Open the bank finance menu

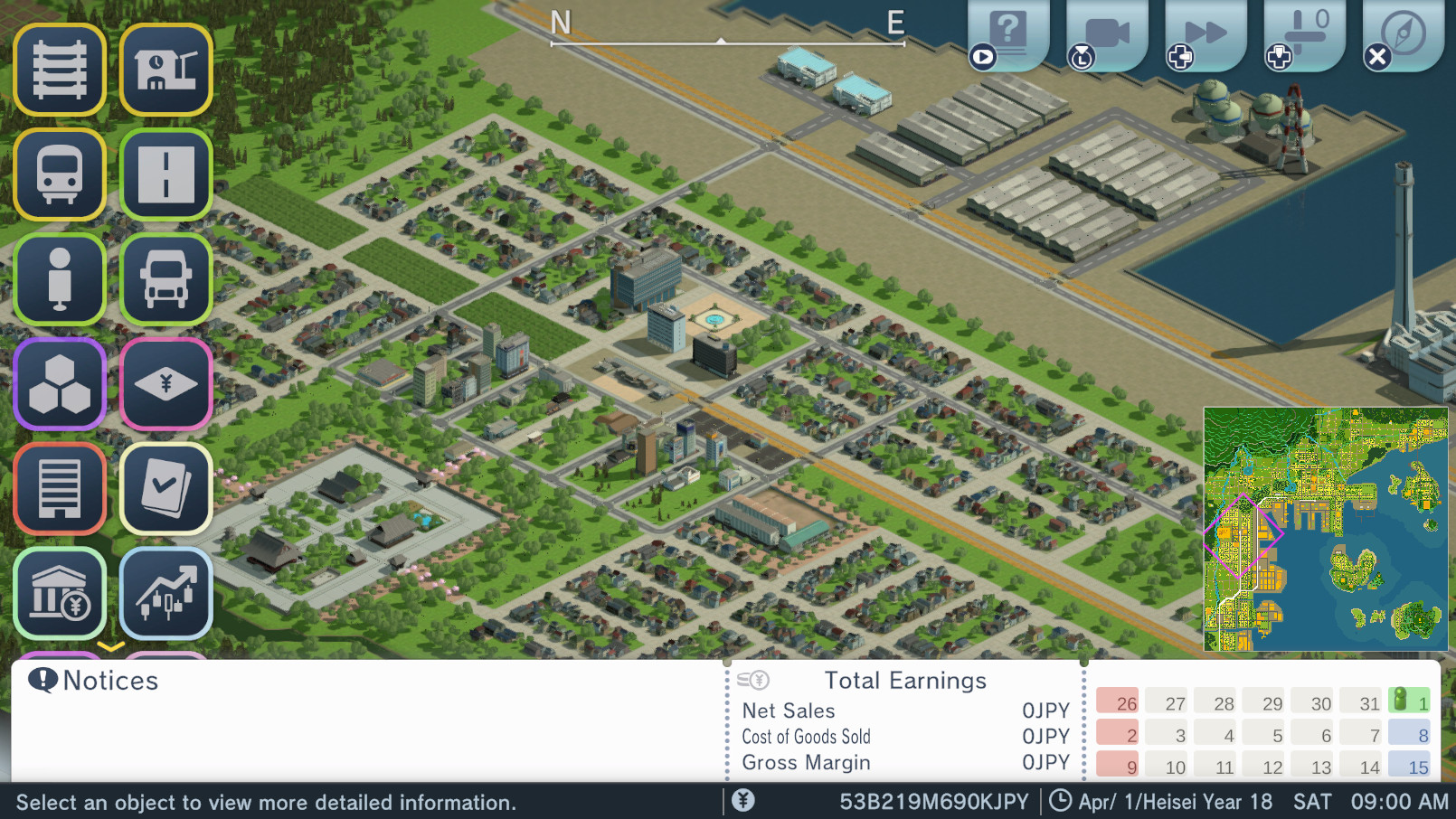coord(60,593)
